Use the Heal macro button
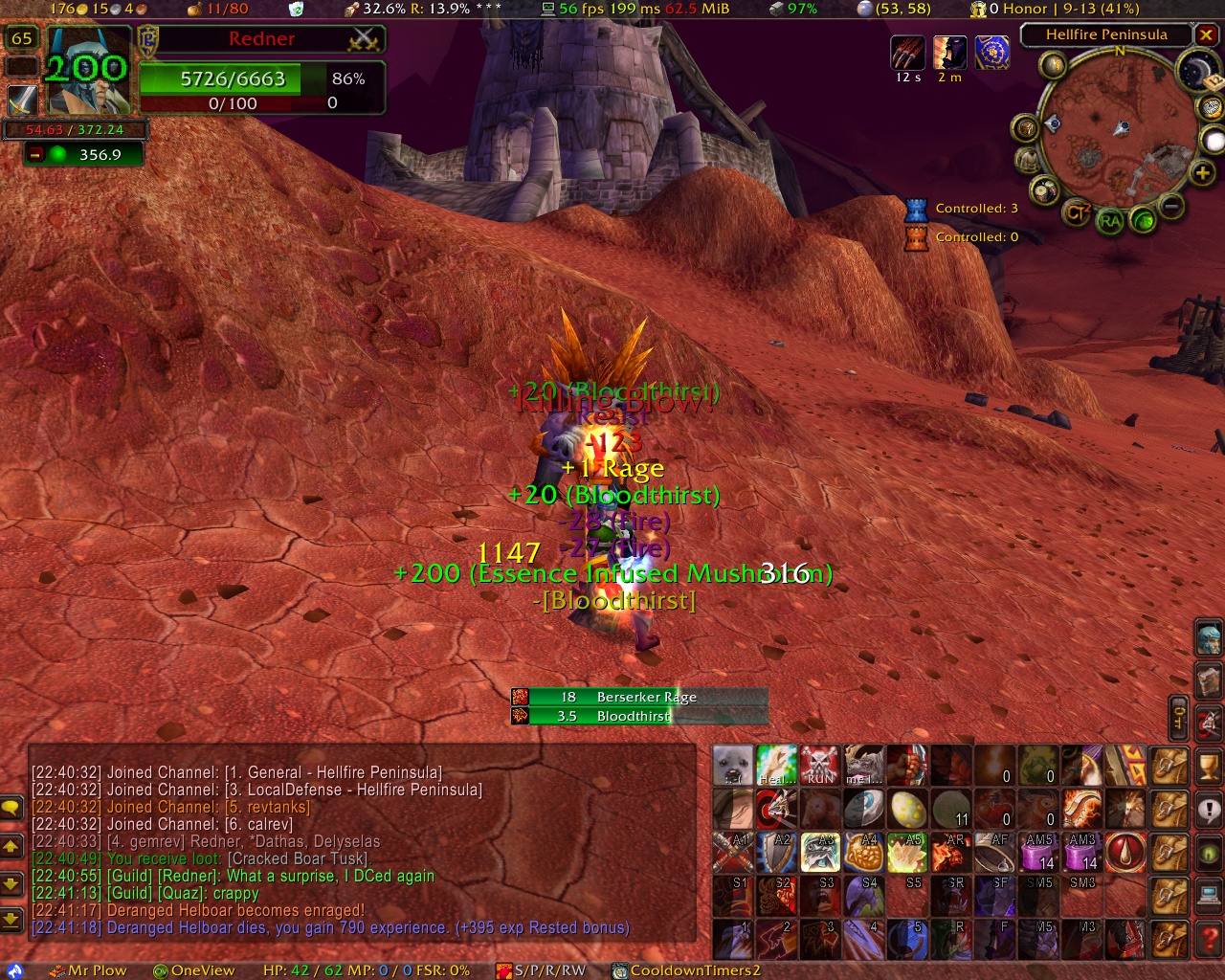This screenshot has width=1225, height=980. pyautogui.click(x=776, y=766)
